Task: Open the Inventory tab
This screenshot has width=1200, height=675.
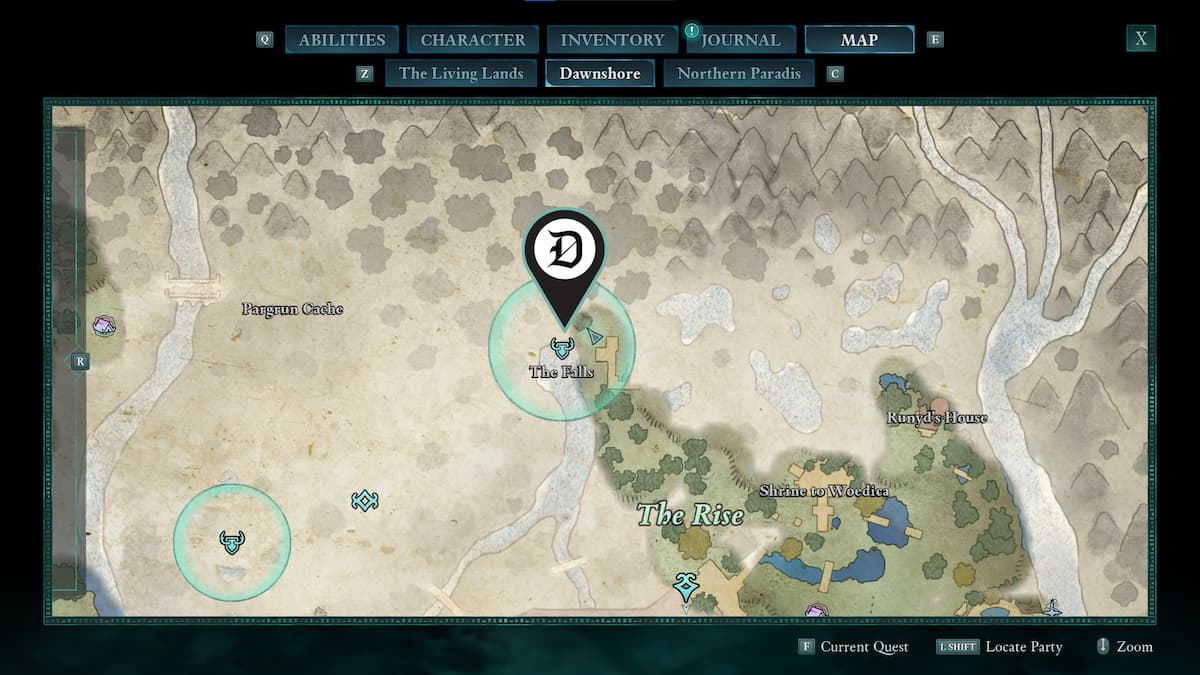Action: [612, 40]
